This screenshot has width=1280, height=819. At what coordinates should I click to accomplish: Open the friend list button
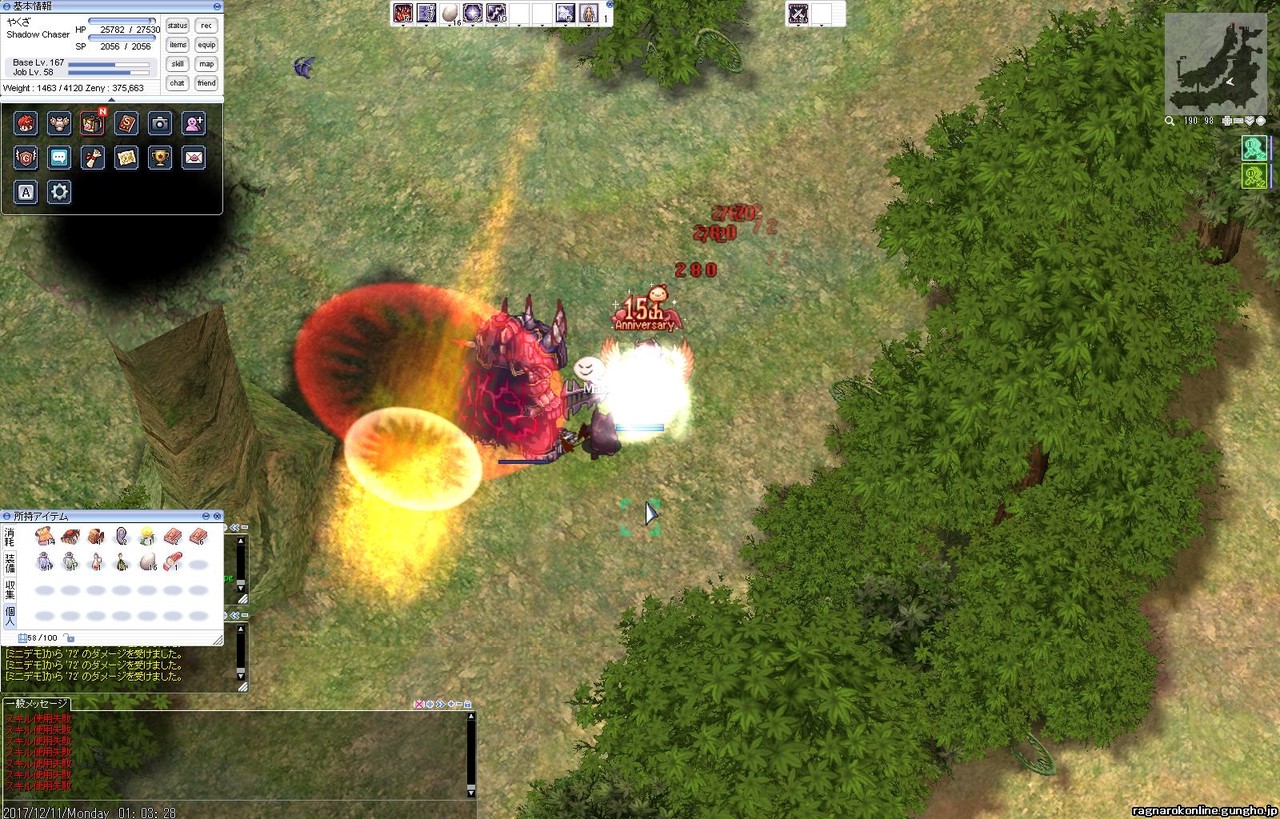[206, 83]
